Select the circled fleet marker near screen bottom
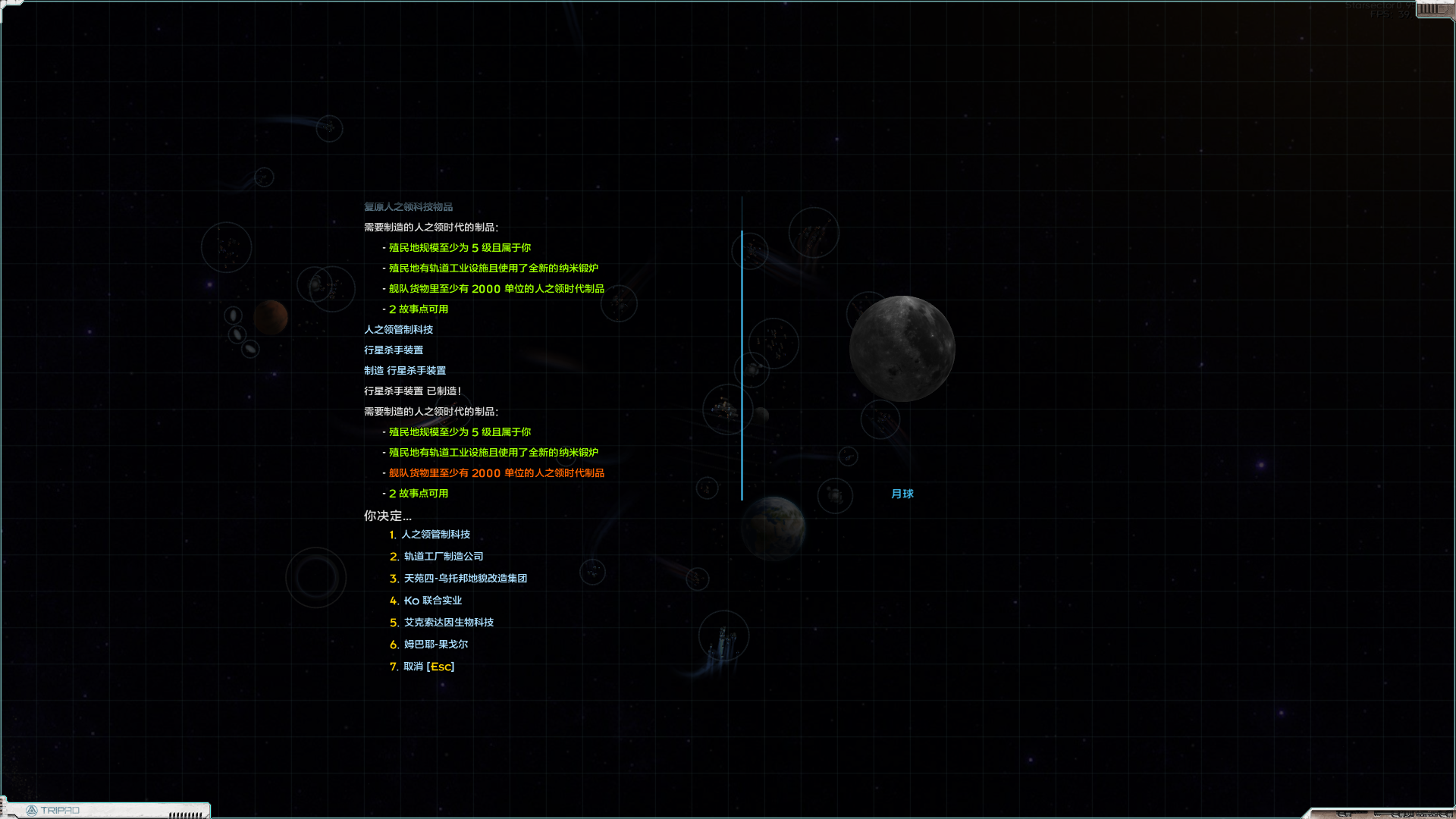1456x819 pixels. (x=723, y=636)
